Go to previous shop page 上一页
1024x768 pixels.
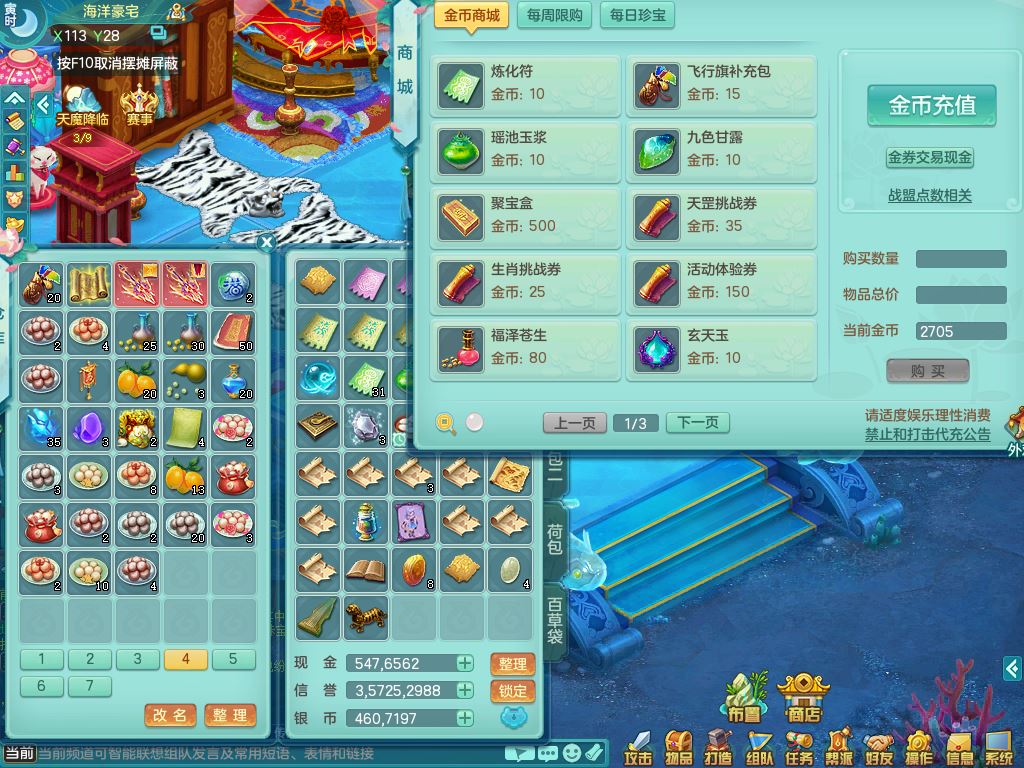pos(575,423)
